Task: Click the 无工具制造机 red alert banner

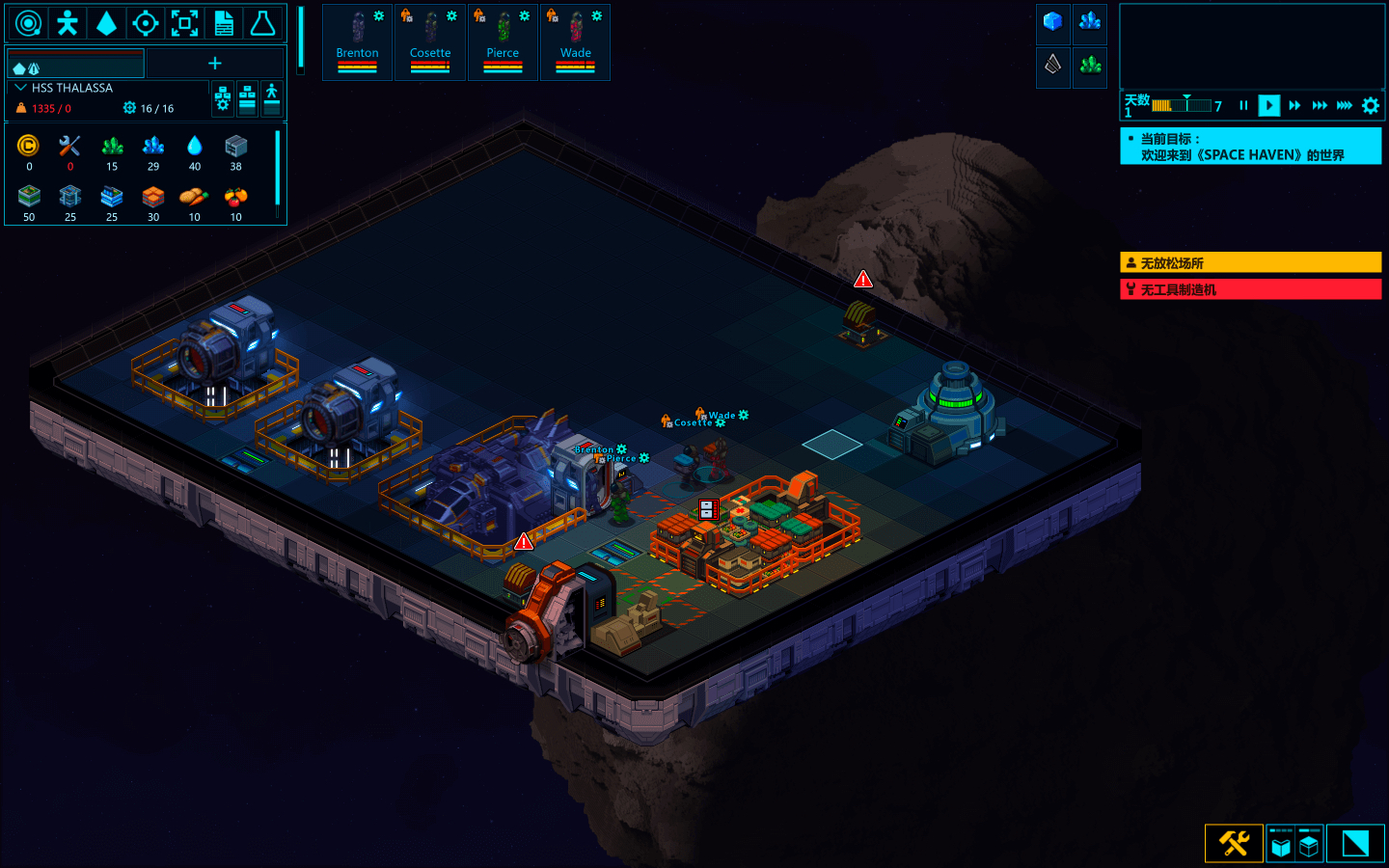Action: coord(1250,288)
